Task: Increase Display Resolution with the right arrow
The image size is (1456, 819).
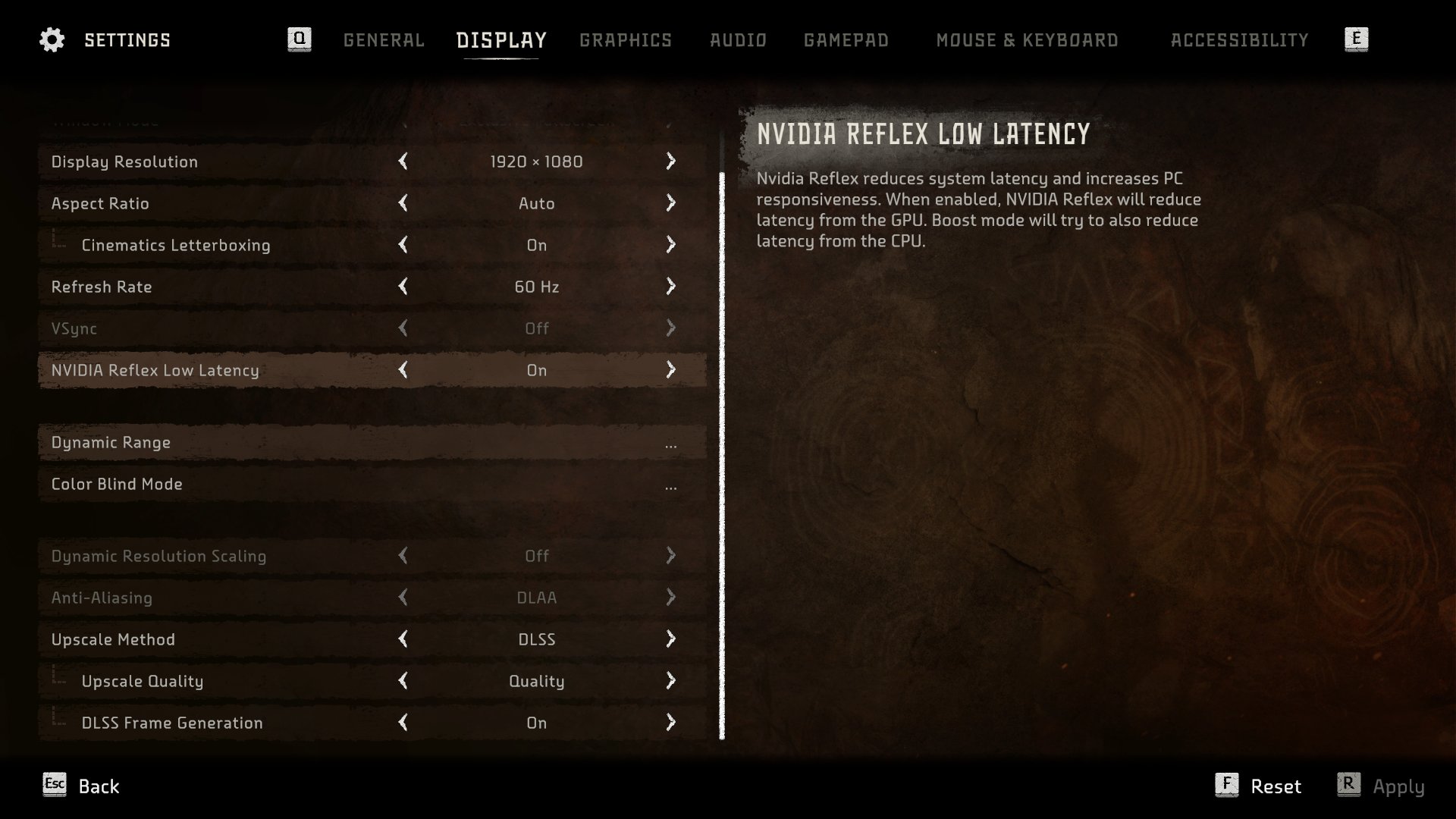Action: coord(670,162)
